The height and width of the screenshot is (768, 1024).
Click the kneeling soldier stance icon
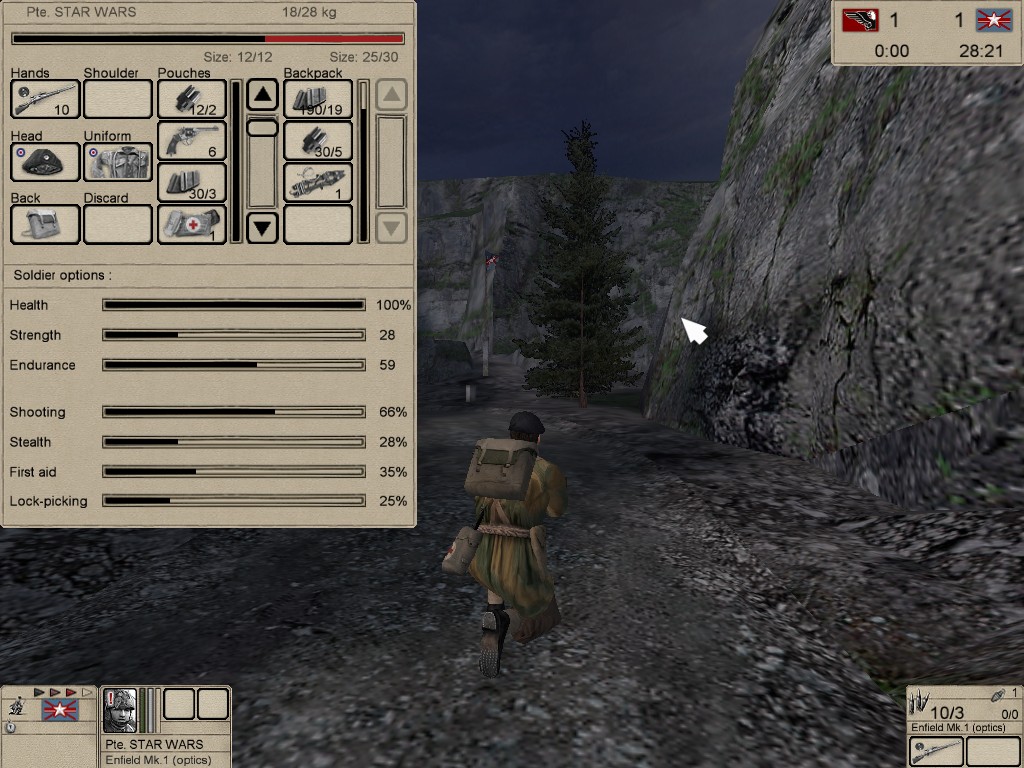(x=16, y=707)
